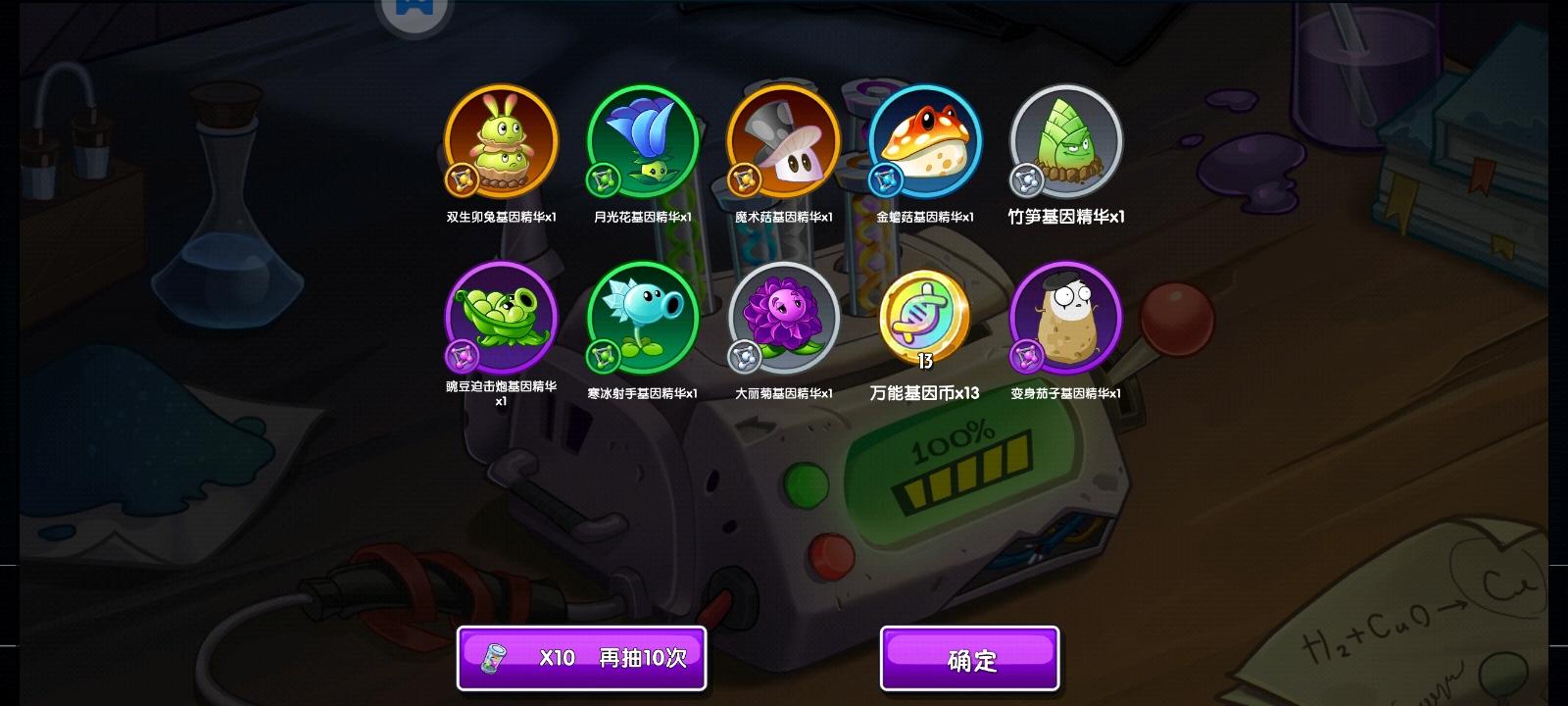Tap the red lever ball on the machine
The width and height of the screenshot is (1568, 706).
(1175, 319)
